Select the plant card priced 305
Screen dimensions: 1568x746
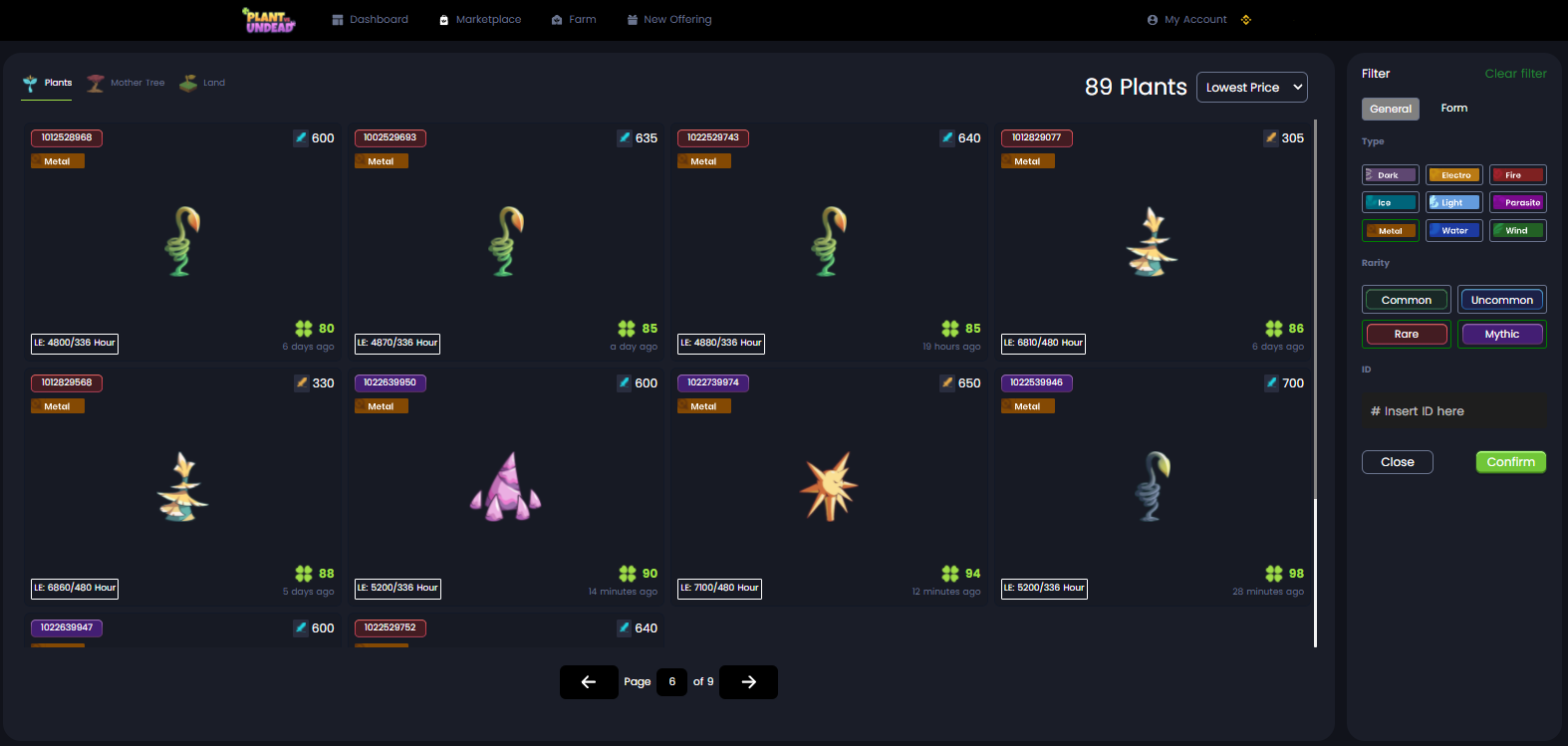1152,242
